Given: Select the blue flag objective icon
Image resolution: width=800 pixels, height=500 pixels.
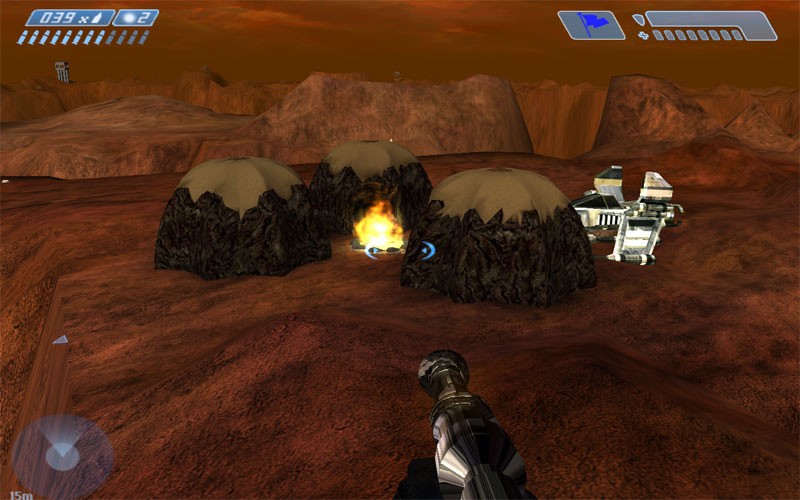Looking at the screenshot, I should pos(590,25).
